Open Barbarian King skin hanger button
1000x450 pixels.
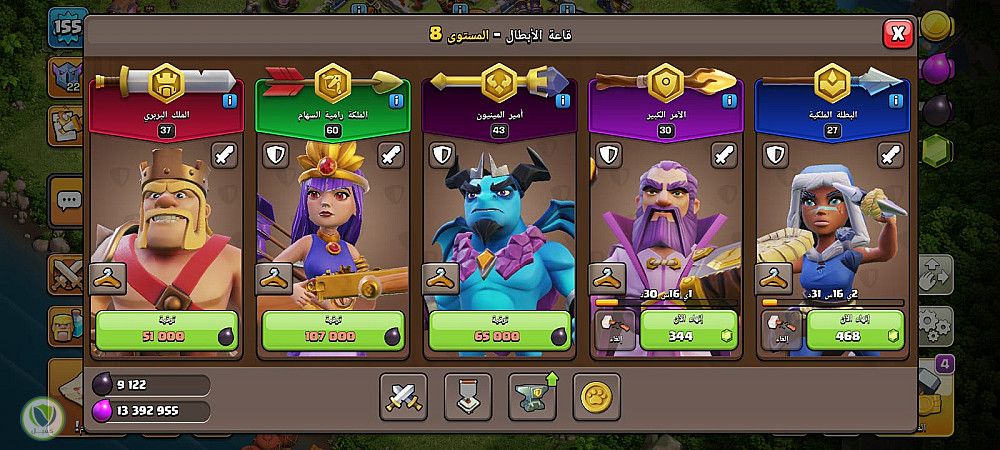[108, 279]
